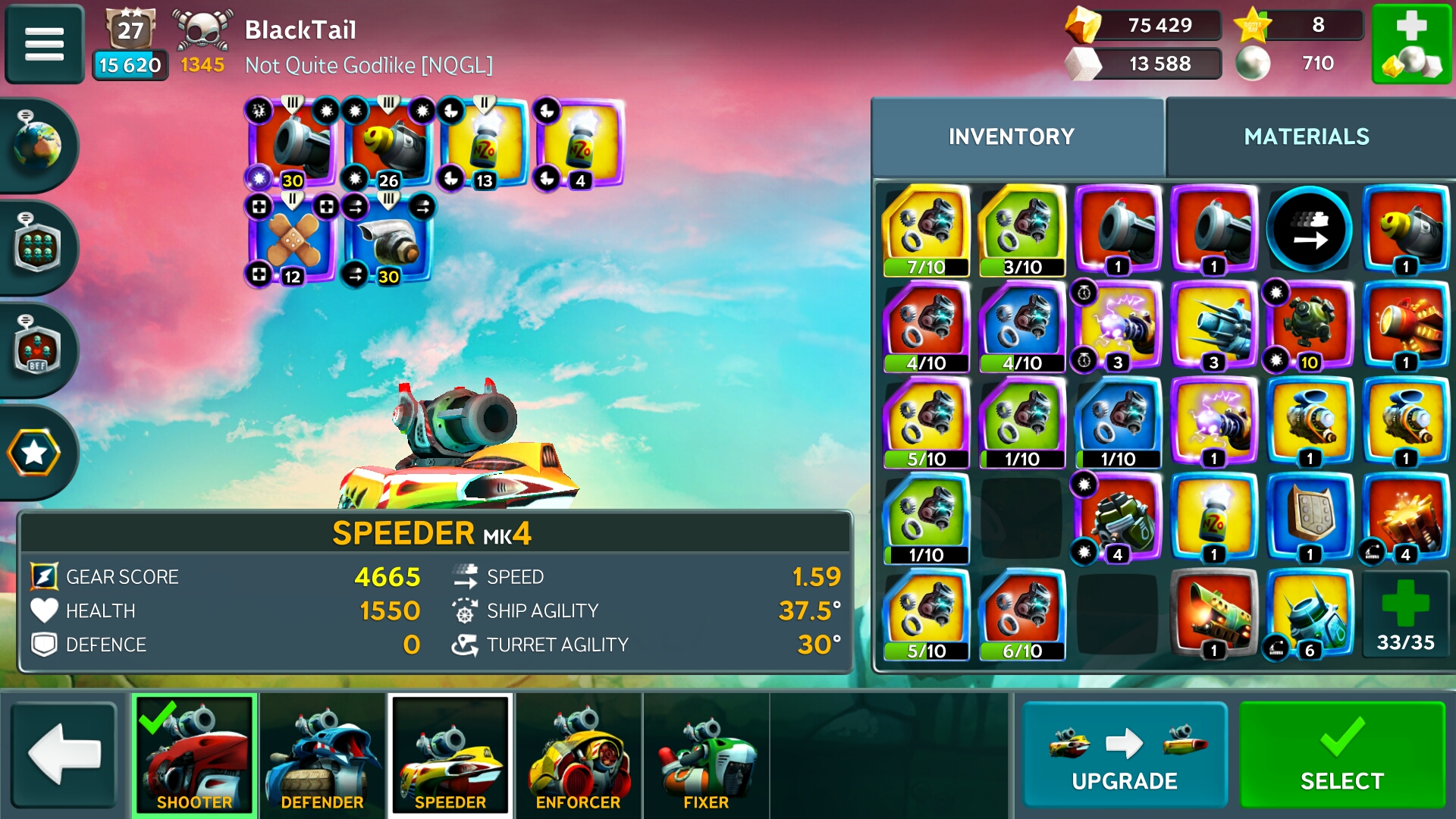Select the equipped cannon item level 30
The width and height of the screenshot is (1456, 819).
click(x=292, y=144)
